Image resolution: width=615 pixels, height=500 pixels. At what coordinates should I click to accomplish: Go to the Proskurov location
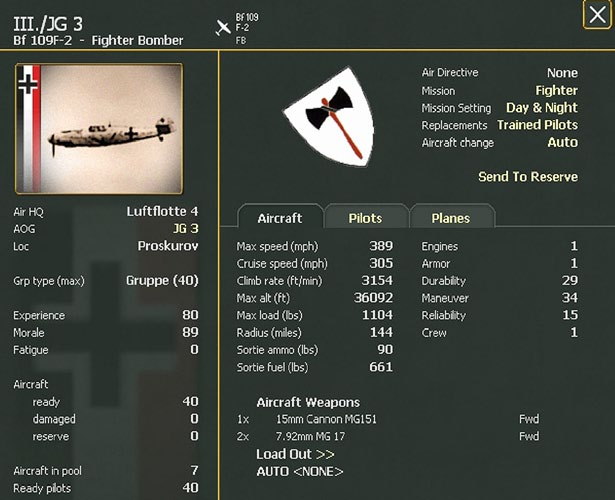[168, 245]
